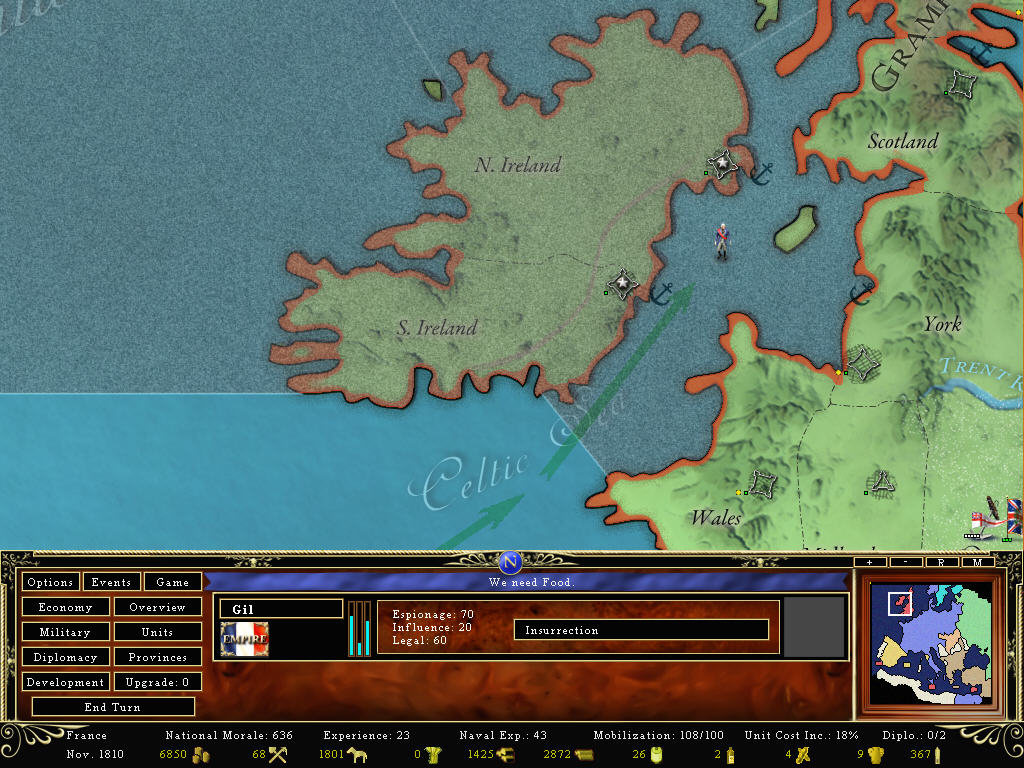View the Units list
1024x768 pixels.
pyautogui.click(x=157, y=632)
